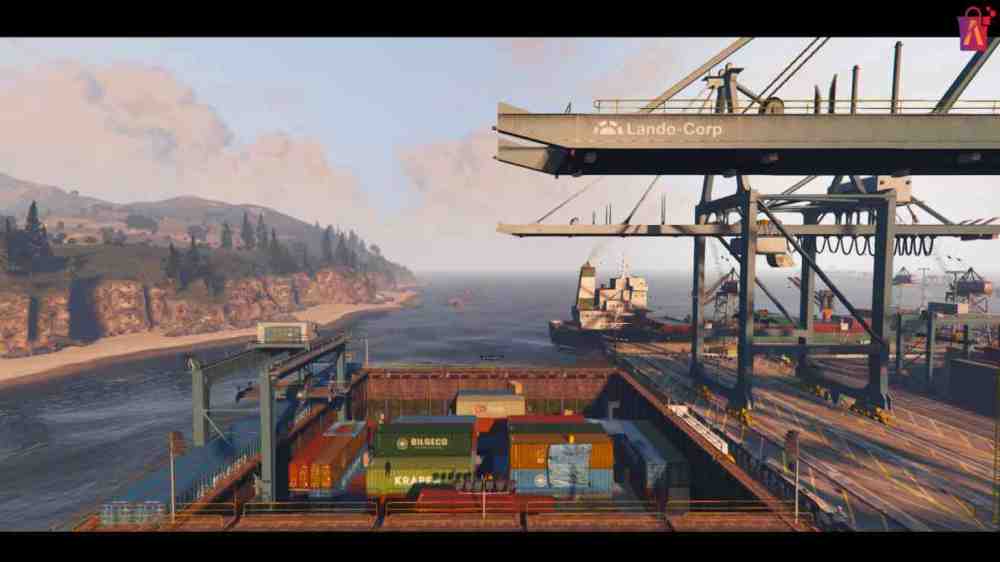Click the shopping bag watermark logo

click(973, 28)
